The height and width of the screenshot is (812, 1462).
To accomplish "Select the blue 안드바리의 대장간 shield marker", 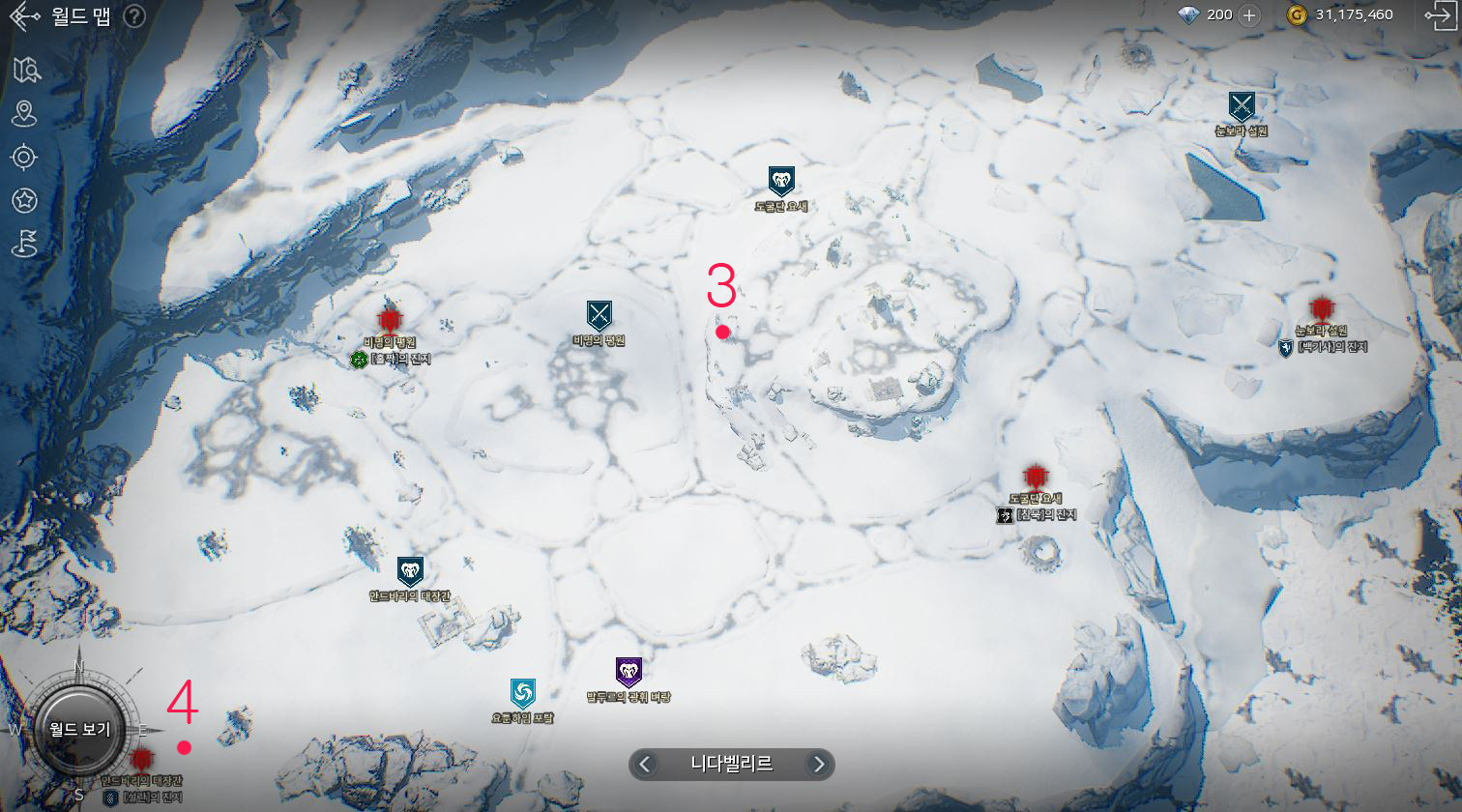I will 410,571.
